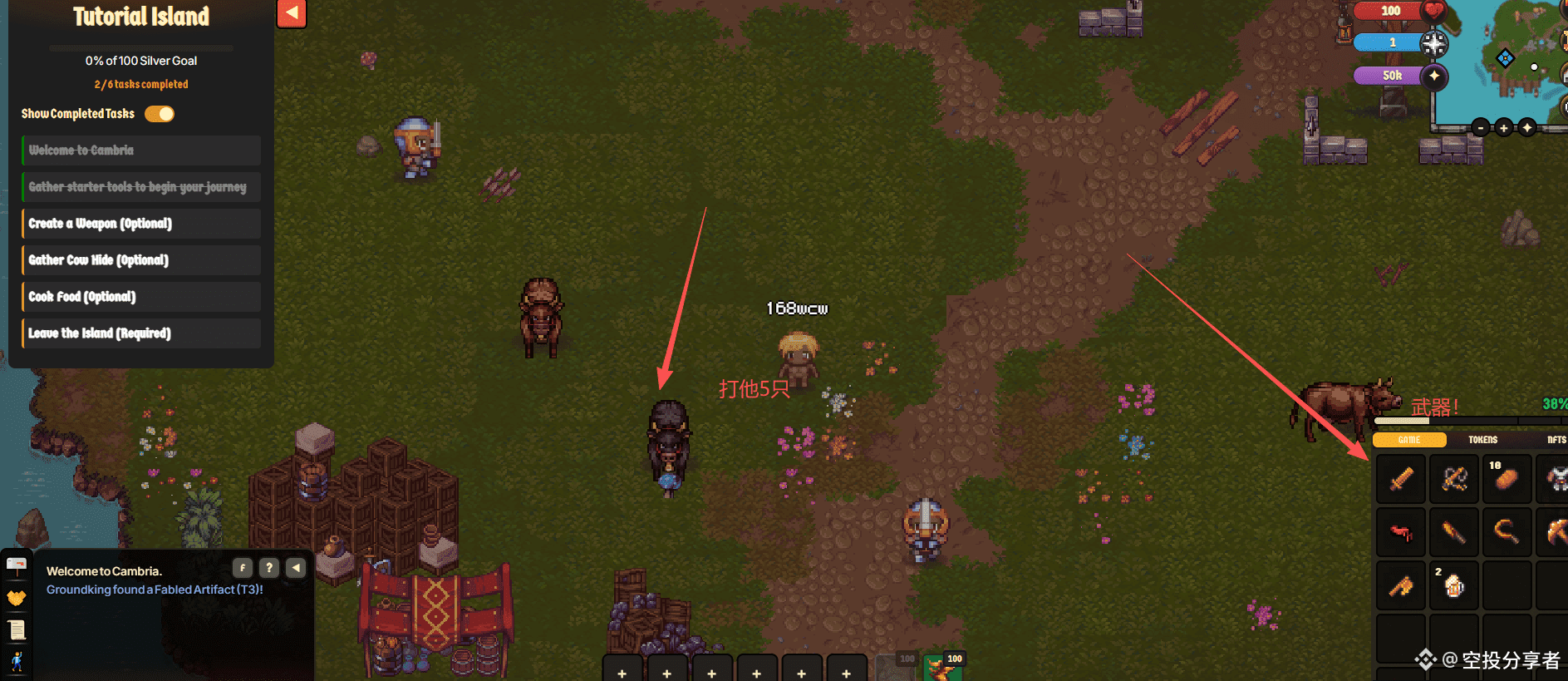Select the beer mug inventory slot
This screenshot has width=1568, height=681.
(x=1453, y=585)
